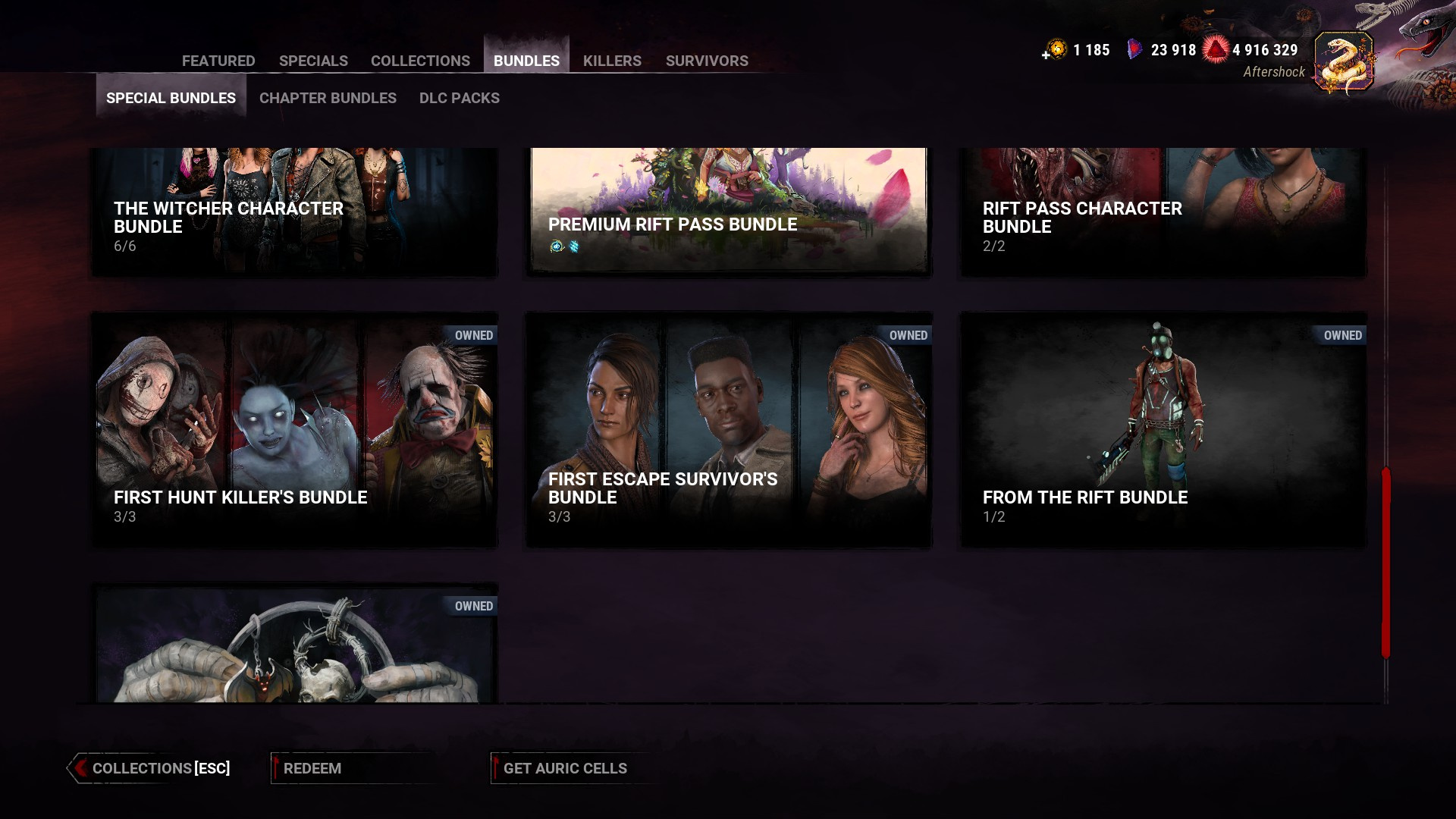Select the owned bundle with skull charms
The image size is (1456, 819).
point(294,645)
